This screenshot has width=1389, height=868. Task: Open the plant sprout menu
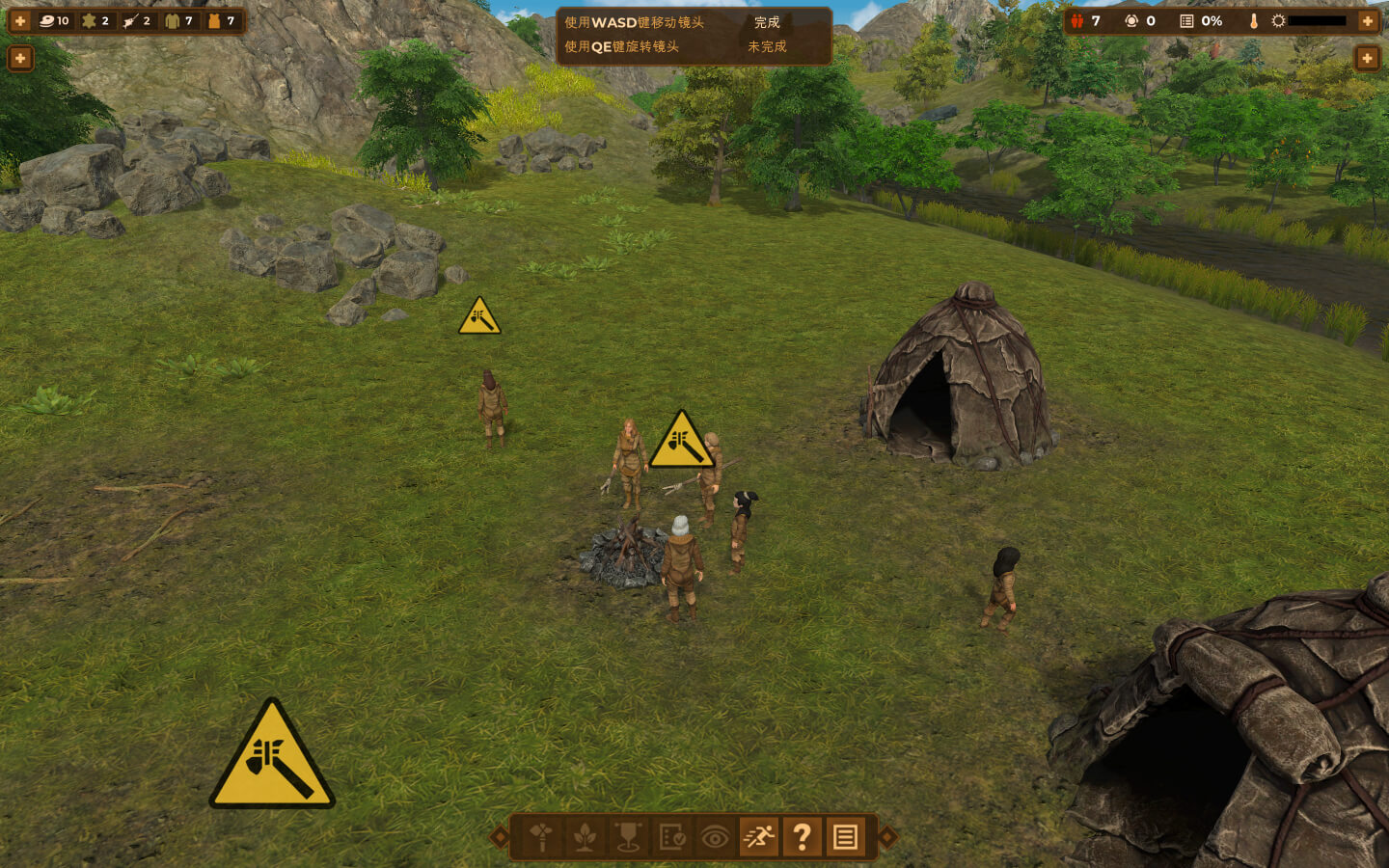pyautogui.click(x=585, y=837)
